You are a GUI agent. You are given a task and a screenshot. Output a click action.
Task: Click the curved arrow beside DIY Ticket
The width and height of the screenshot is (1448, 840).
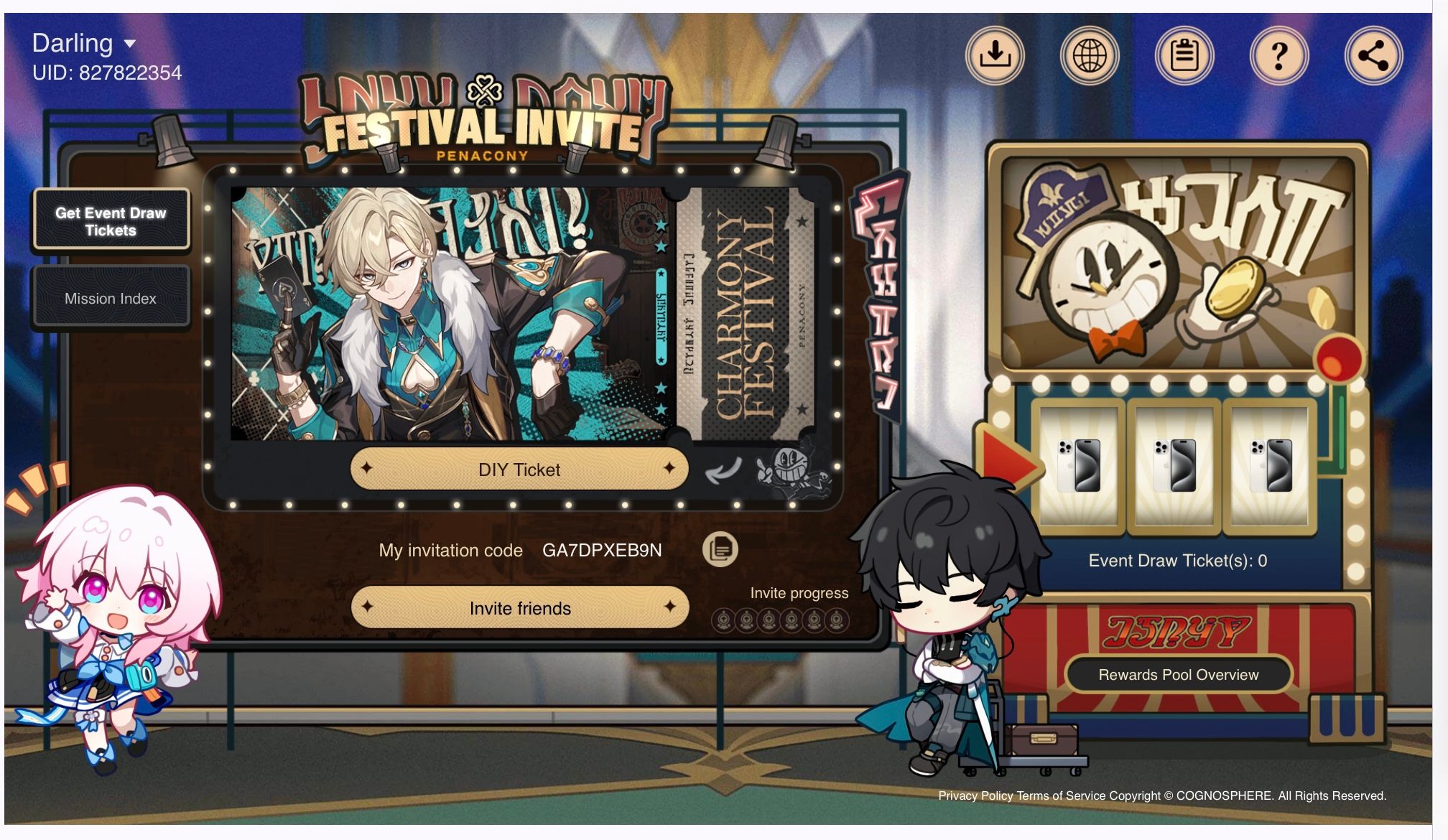pos(723,470)
